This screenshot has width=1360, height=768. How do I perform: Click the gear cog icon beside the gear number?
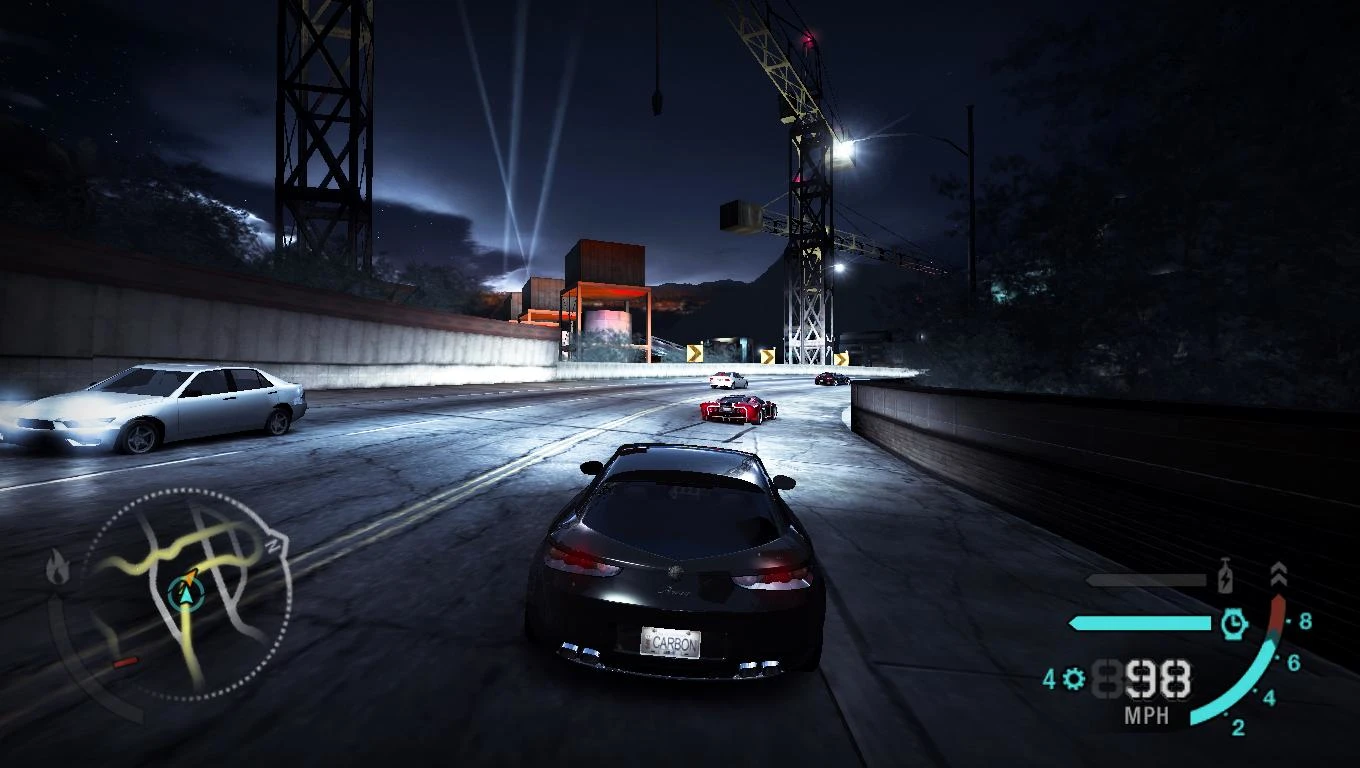[x=1072, y=678]
